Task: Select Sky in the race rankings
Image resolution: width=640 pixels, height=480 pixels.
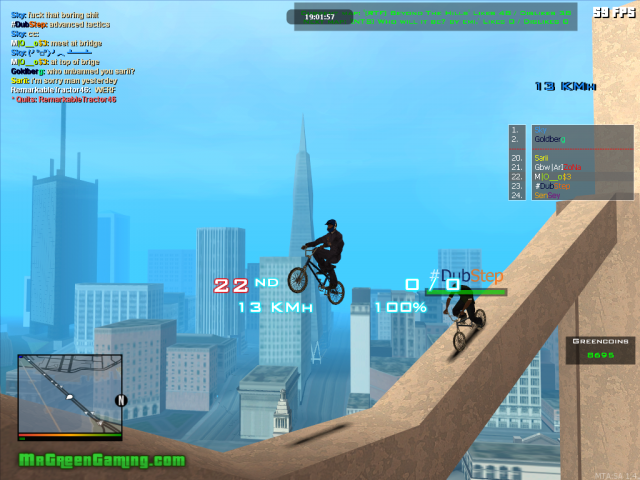Action: coord(545,129)
